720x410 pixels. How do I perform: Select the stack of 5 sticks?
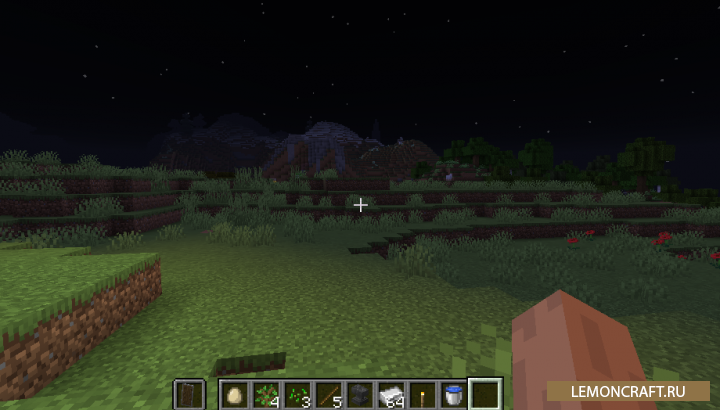pos(328,394)
